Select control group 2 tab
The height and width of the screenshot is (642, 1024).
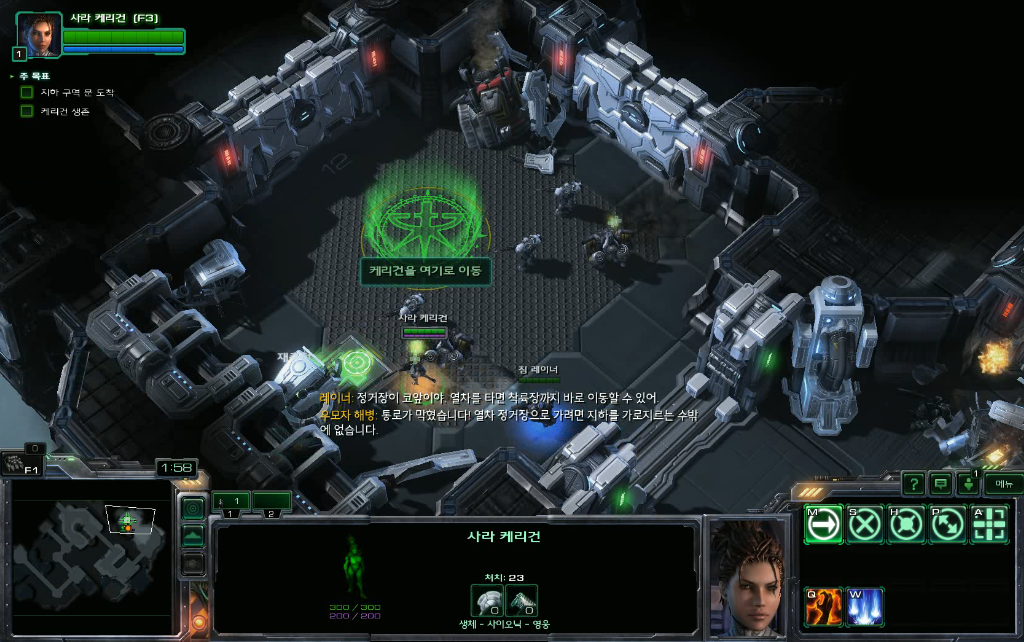(x=270, y=500)
